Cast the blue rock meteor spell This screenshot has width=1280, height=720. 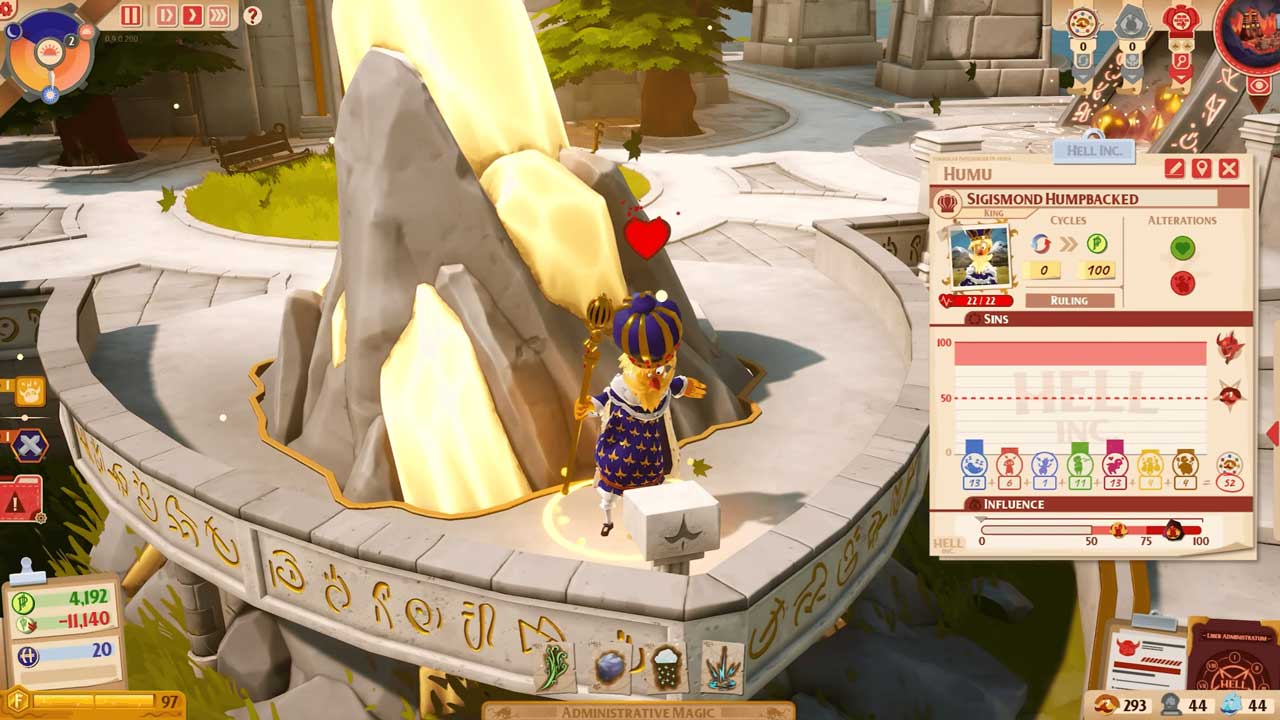(610, 667)
